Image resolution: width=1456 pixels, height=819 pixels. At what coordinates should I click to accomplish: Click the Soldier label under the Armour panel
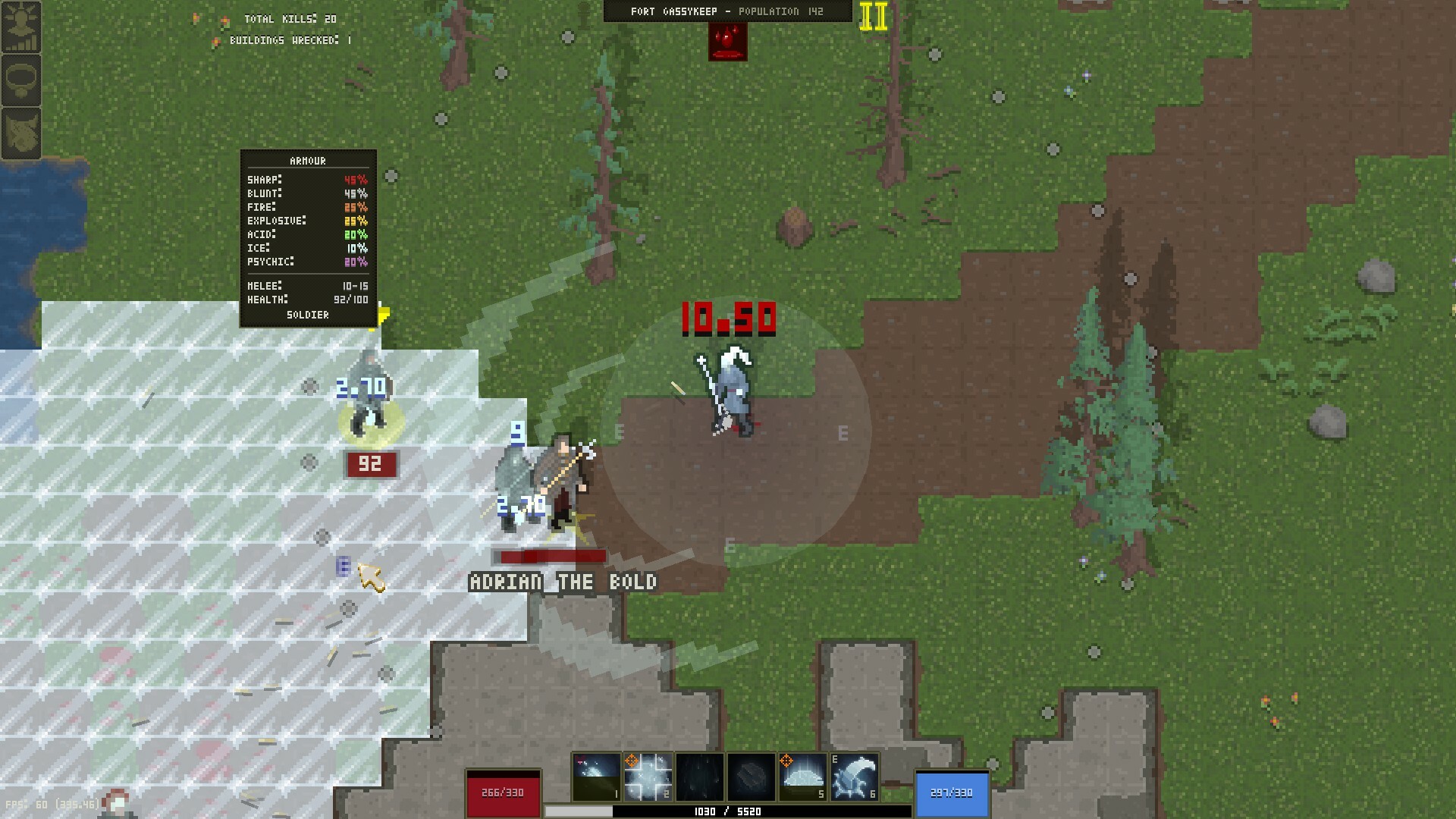coord(308,314)
